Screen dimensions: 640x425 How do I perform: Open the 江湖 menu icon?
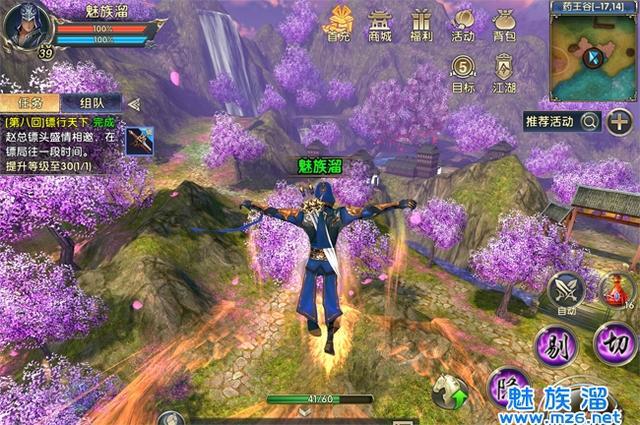(504, 73)
